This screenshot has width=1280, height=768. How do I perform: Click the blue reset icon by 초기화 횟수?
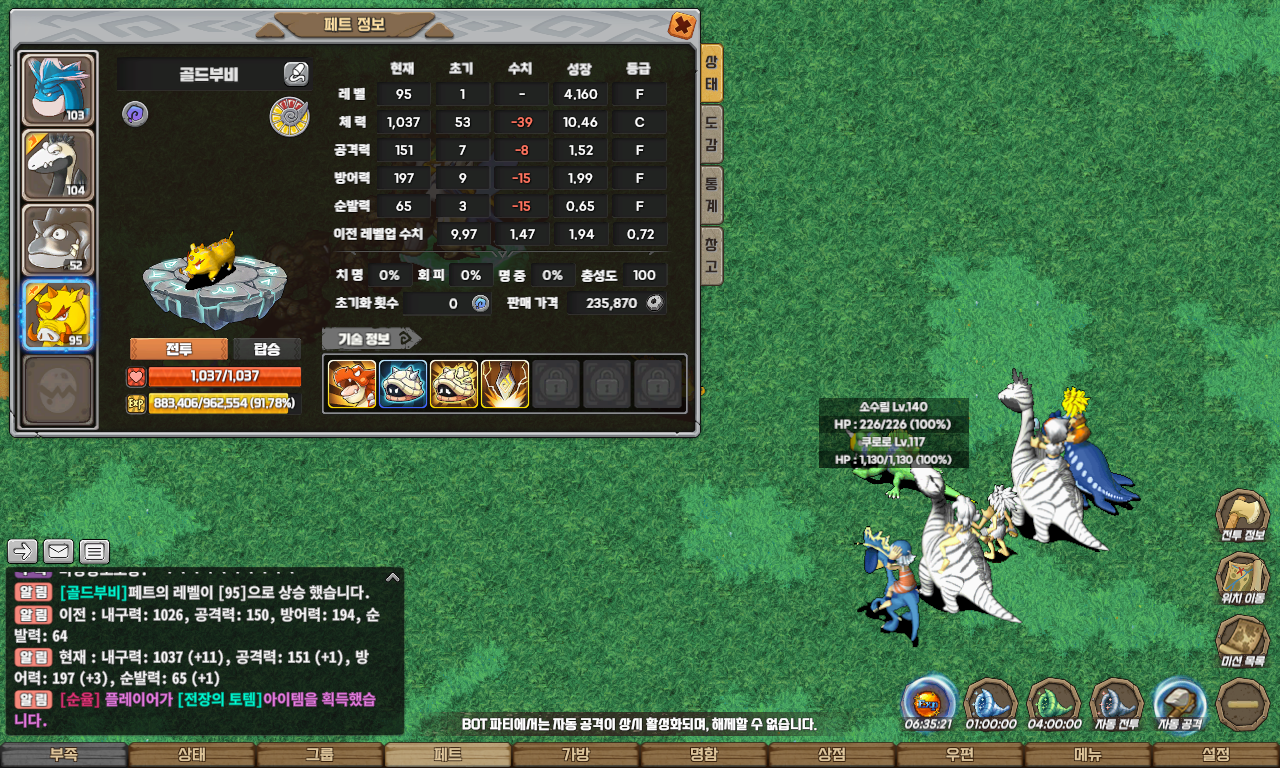click(481, 303)
